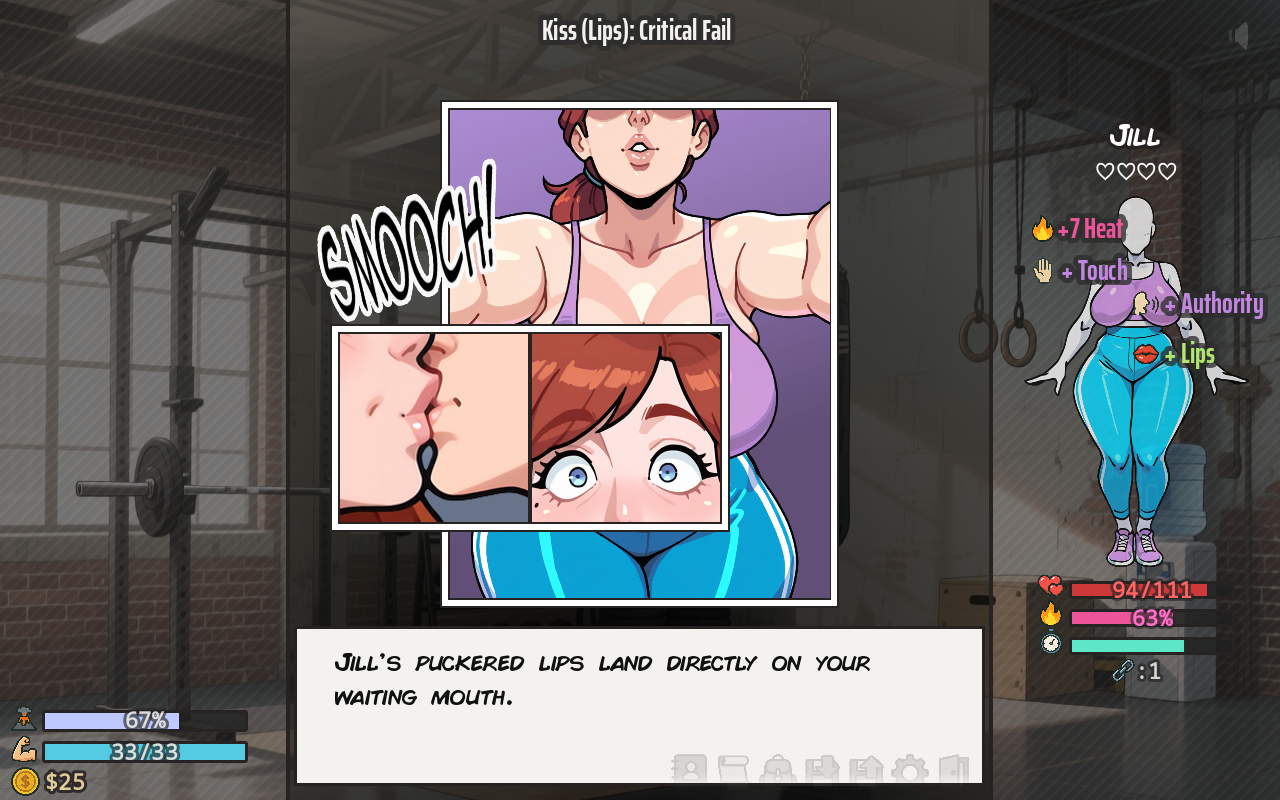Save the game using the save-disk icon

pos(823,768)
